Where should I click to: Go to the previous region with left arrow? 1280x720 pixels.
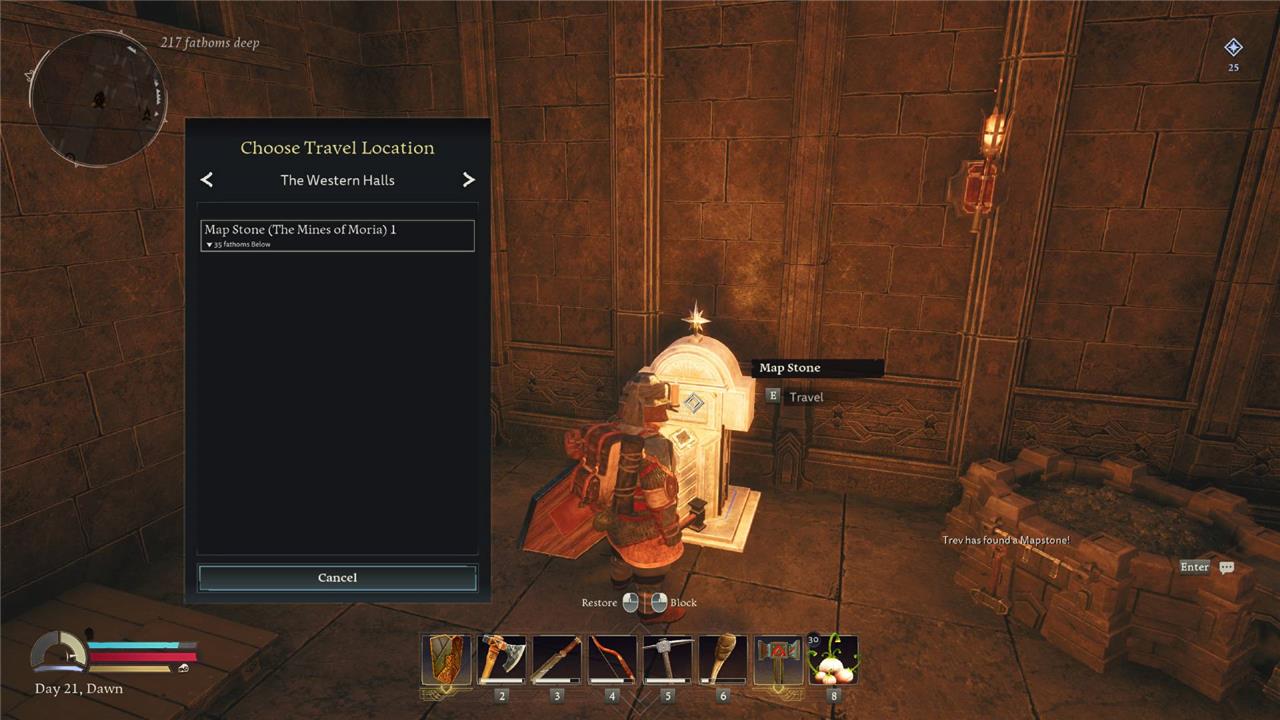pos(207,180)
